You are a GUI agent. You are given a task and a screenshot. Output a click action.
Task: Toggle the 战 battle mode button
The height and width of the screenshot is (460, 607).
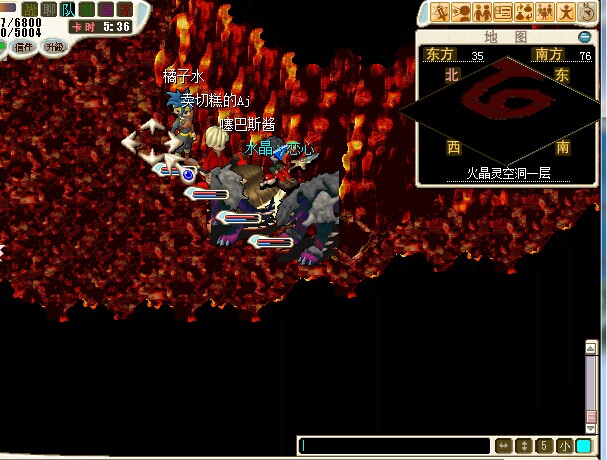point(31,9)
